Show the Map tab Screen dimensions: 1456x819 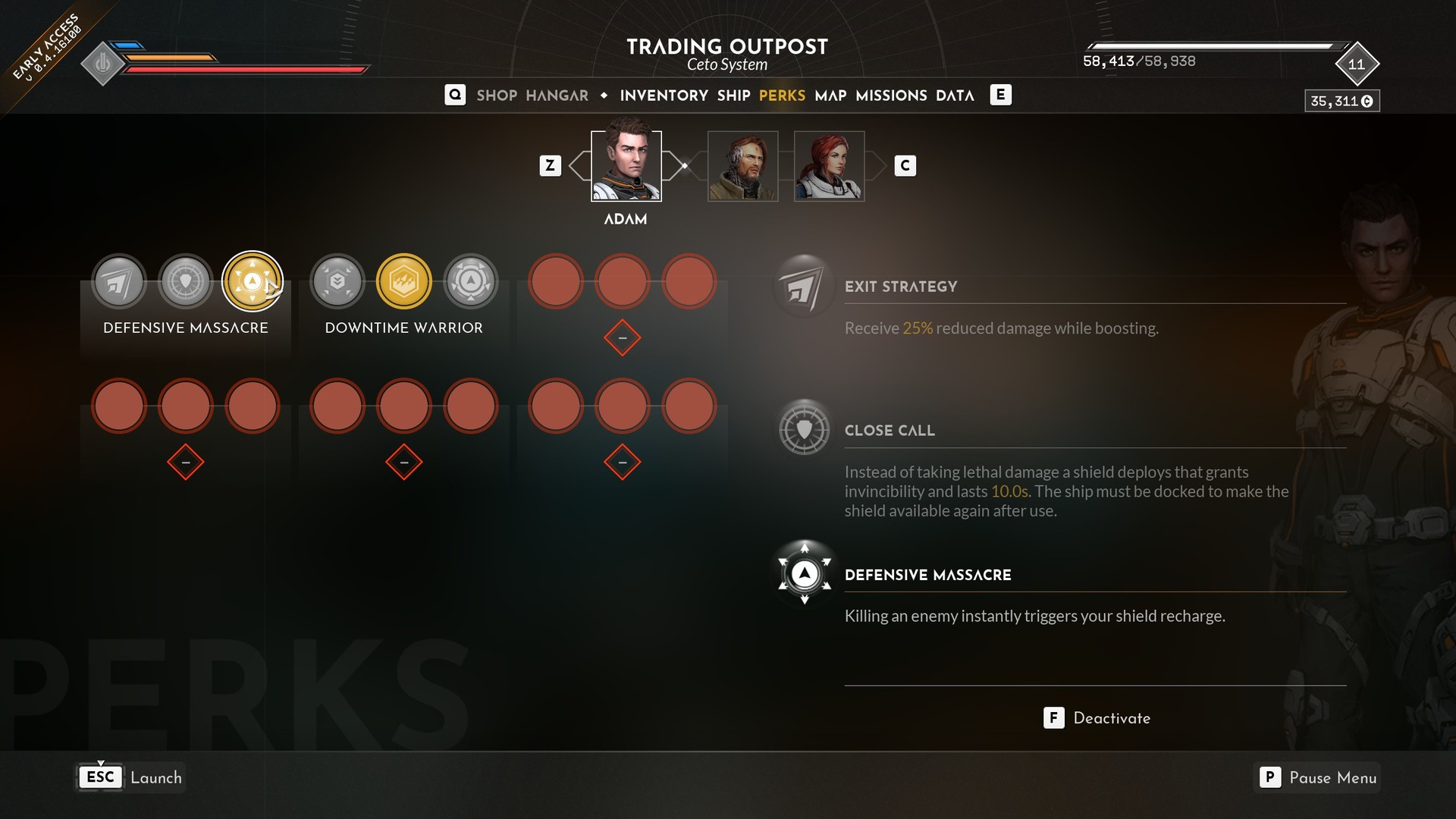pyautogui.click(x=830, y=96)
